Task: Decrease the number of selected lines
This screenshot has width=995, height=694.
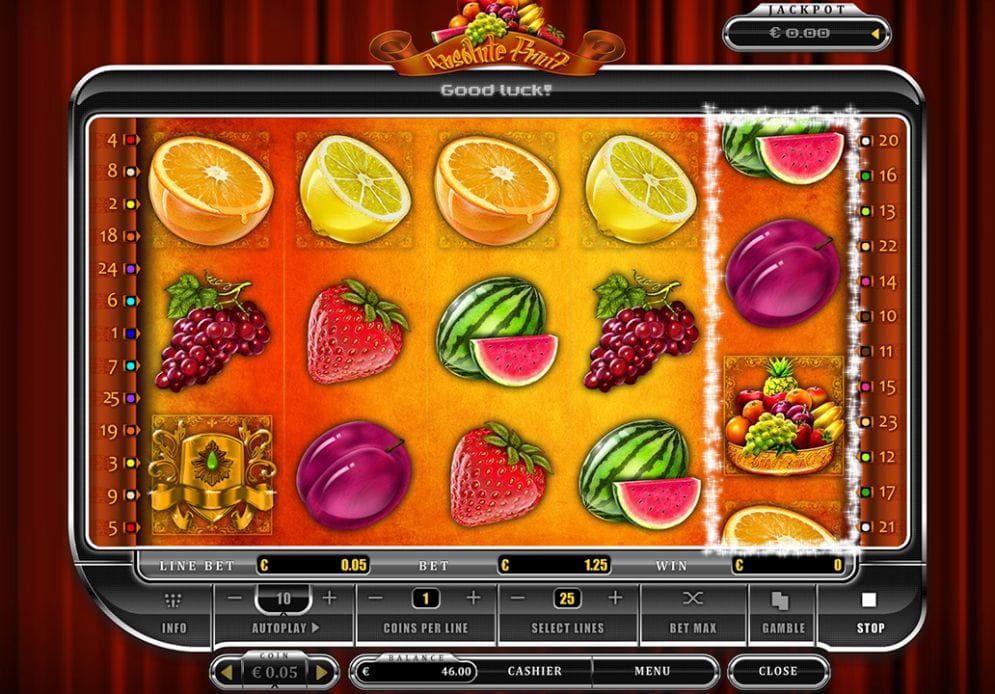Action: (x=518, y=599)
